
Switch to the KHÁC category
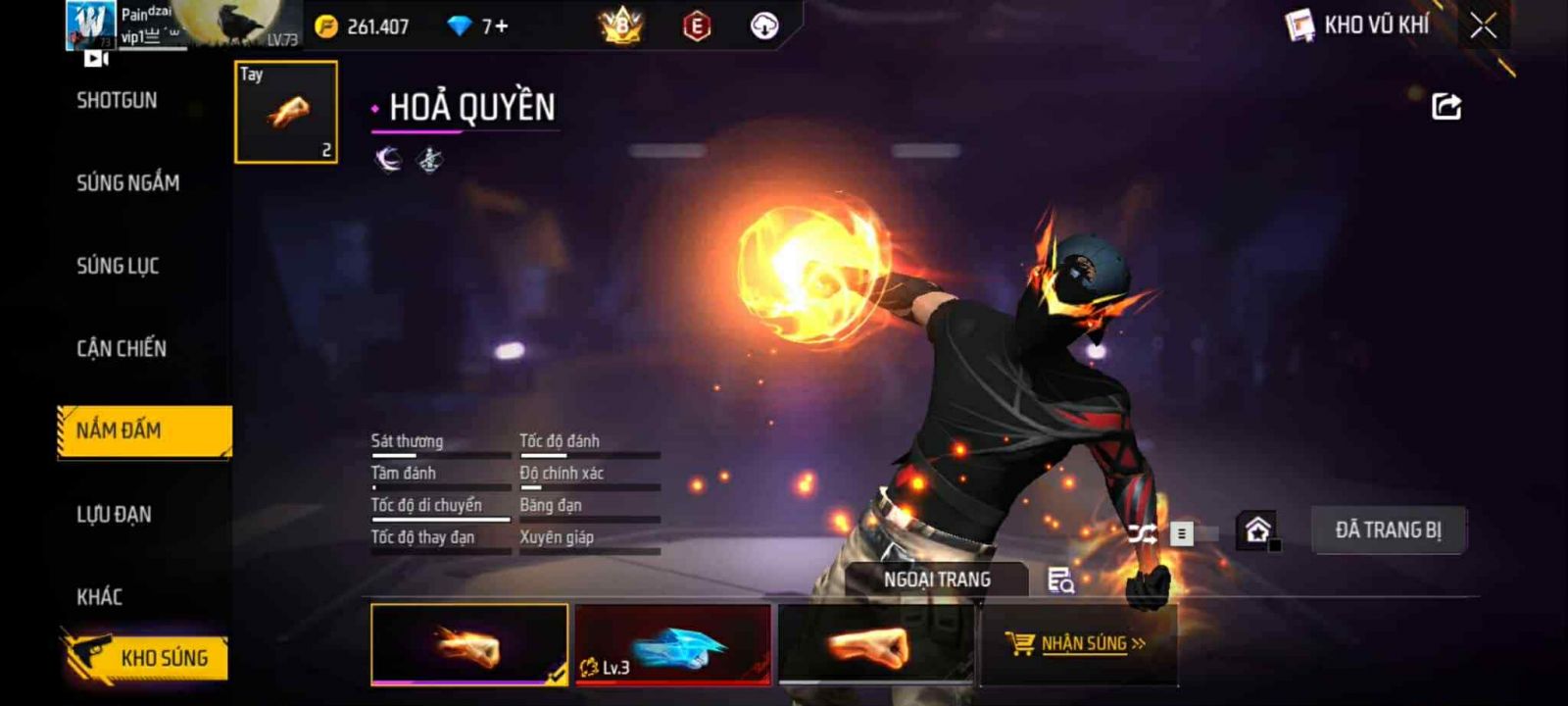[100, 596]
